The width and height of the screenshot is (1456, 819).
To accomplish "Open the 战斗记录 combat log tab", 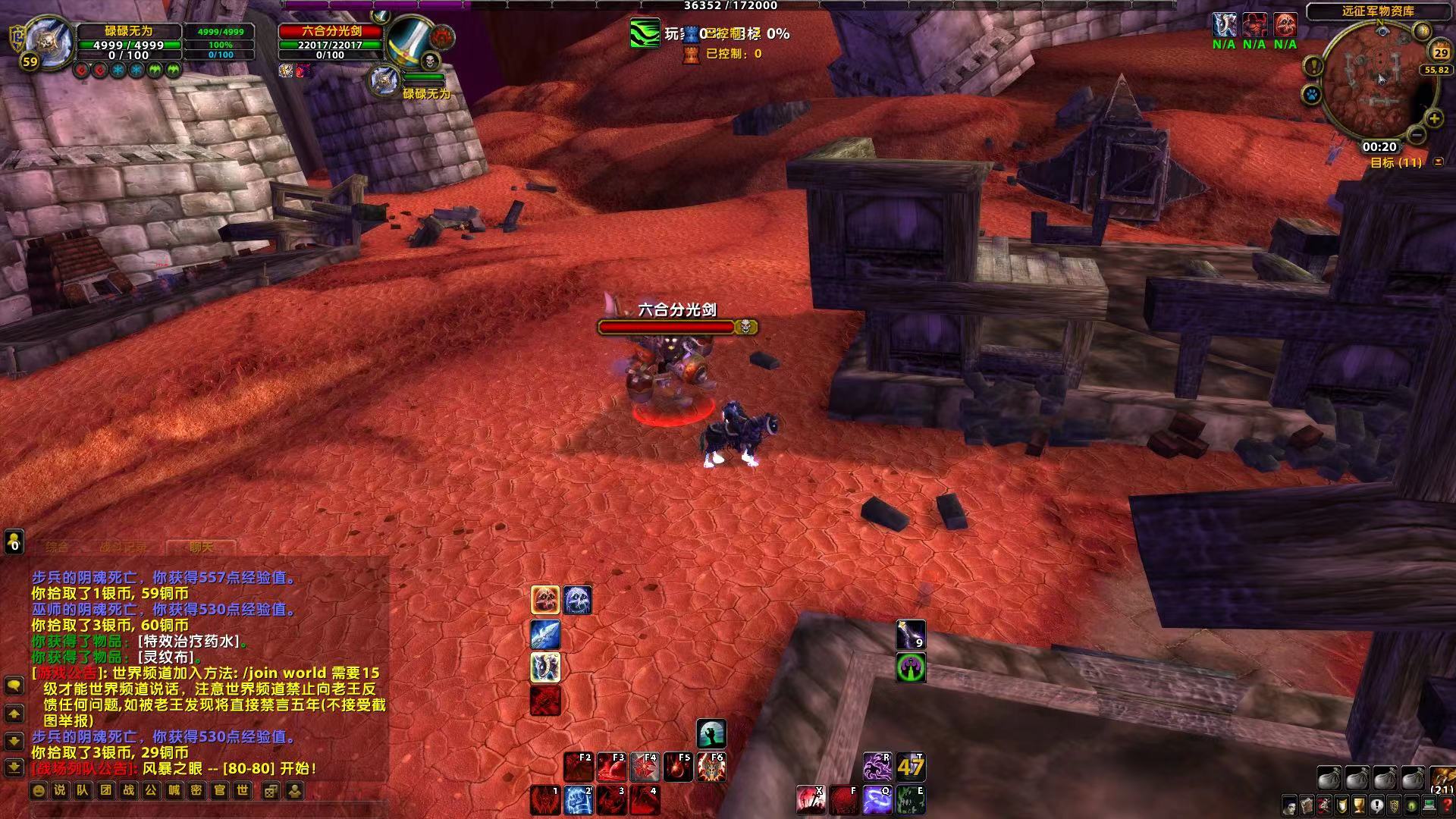I will [124, 547].
